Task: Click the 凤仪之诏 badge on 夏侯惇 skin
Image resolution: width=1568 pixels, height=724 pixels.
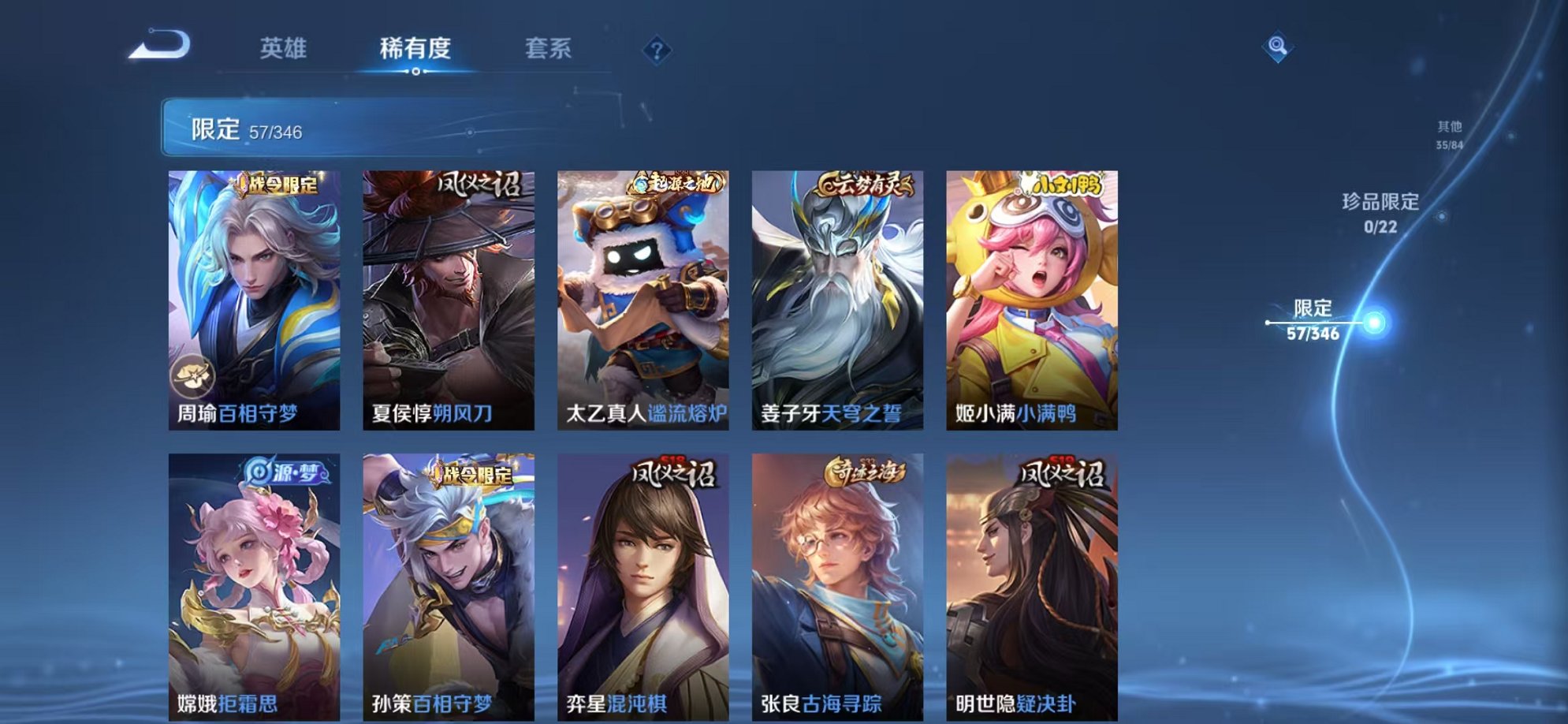Action: tap(481, 183)
